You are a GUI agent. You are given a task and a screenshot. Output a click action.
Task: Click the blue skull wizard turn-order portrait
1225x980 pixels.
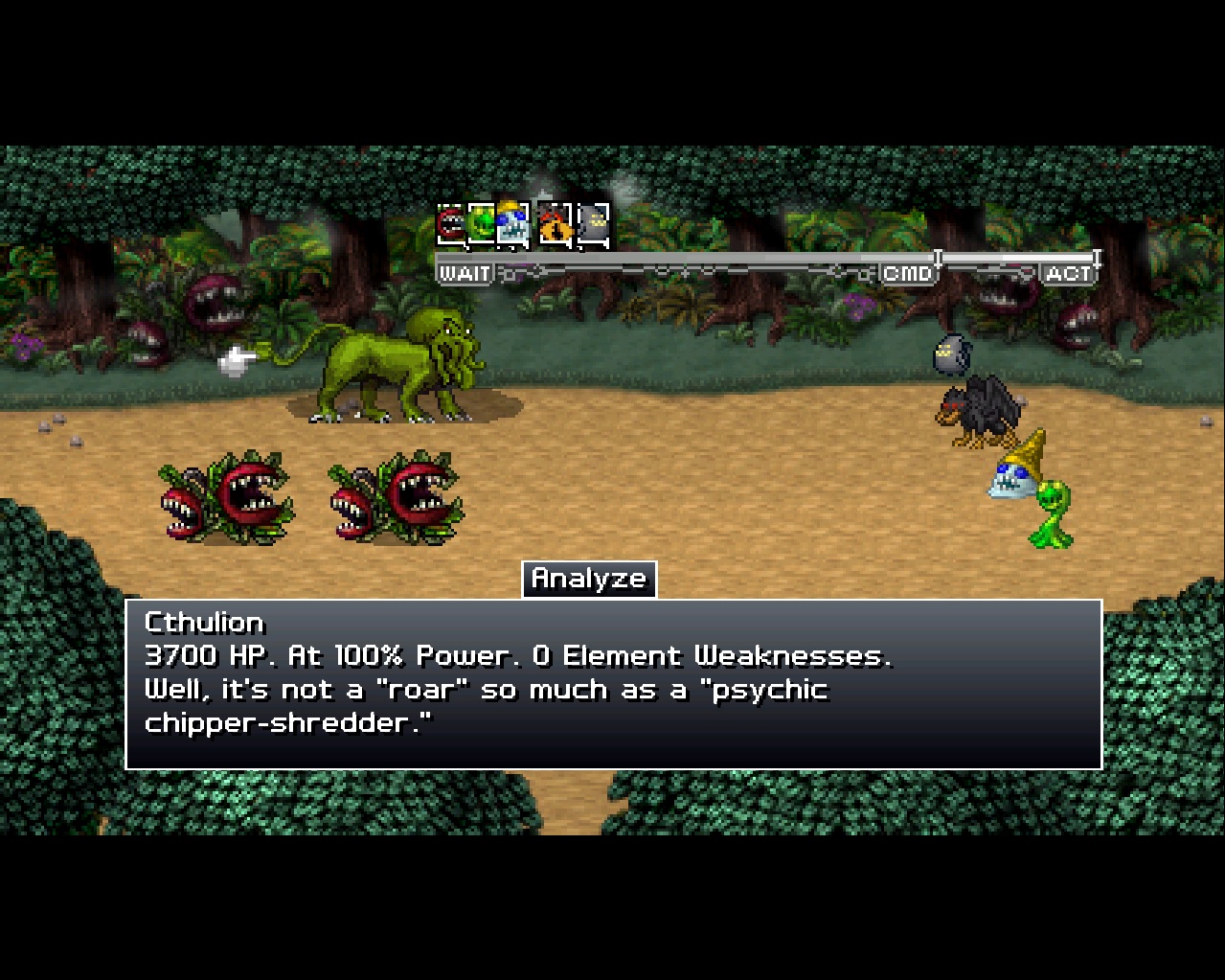tap(513, 224)
